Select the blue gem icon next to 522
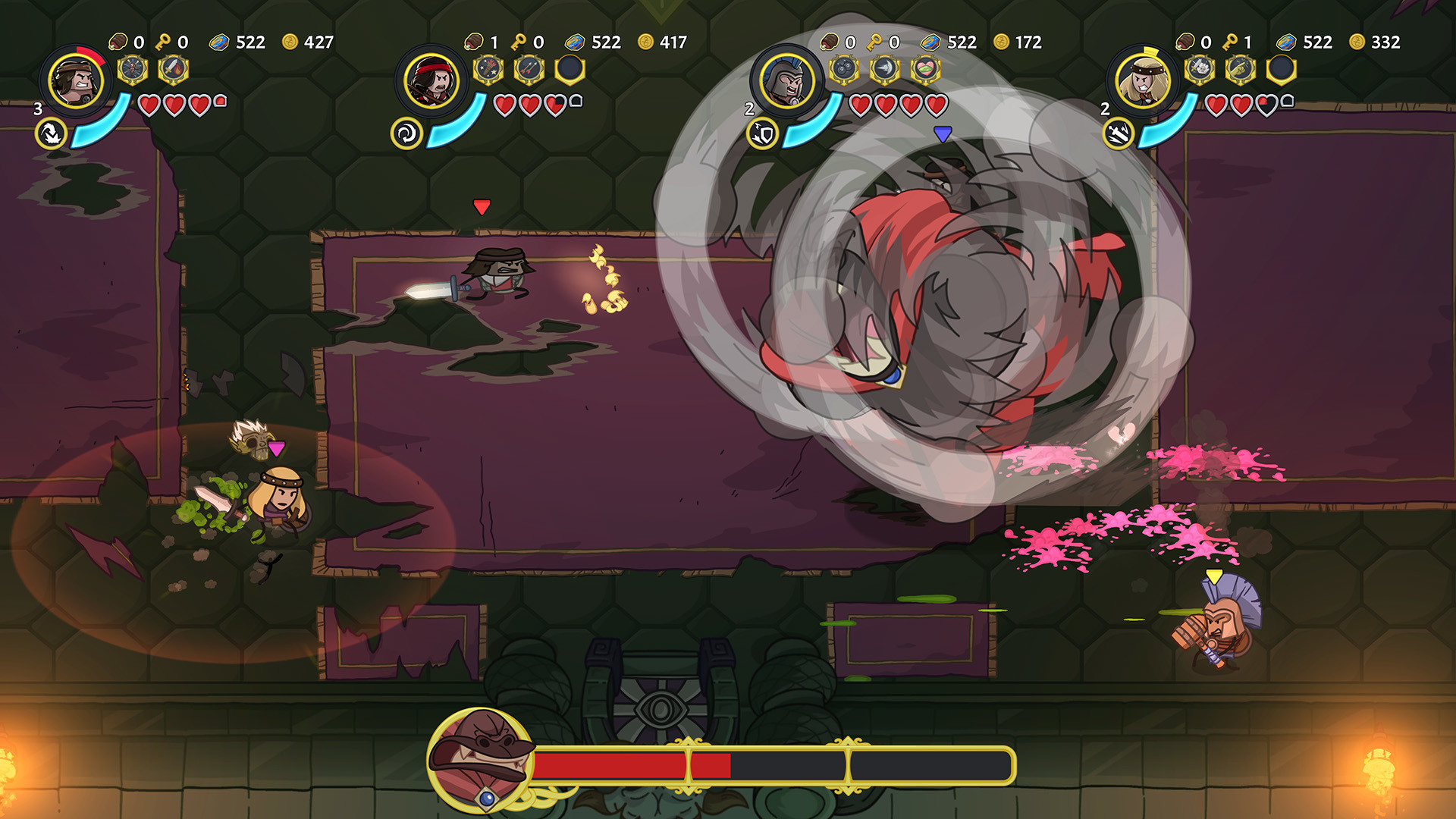This screenshot has width=1456, height=819. 221,42
